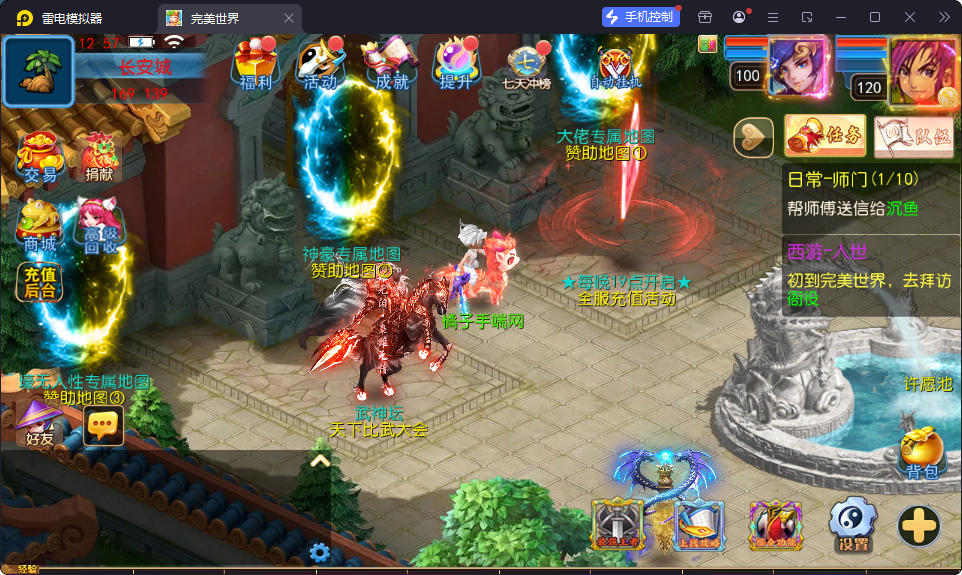Open the yellow chat bubble
The image size is (962, 575).
coord(103,425)
